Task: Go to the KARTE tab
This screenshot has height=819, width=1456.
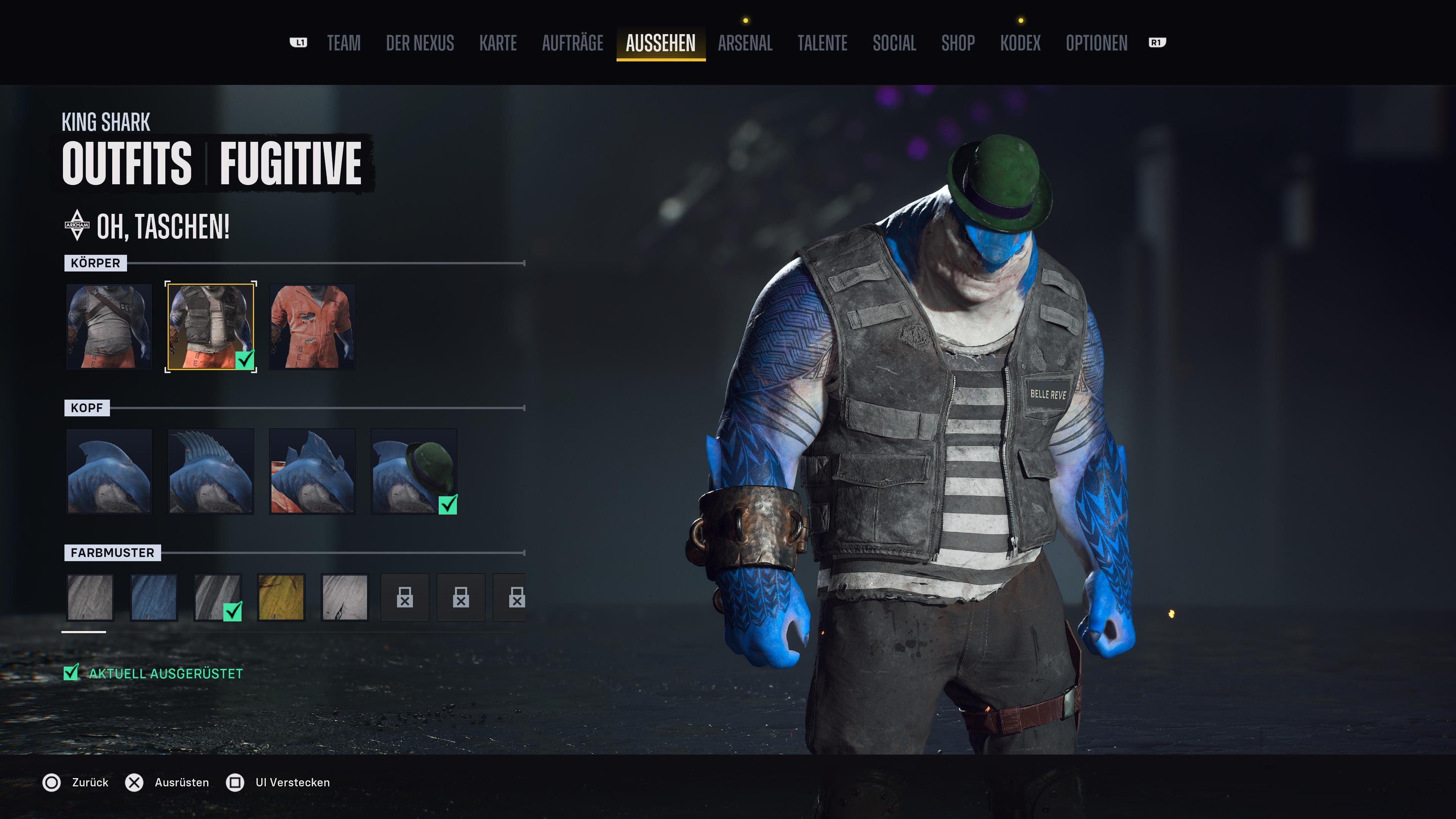Action: 498,44
